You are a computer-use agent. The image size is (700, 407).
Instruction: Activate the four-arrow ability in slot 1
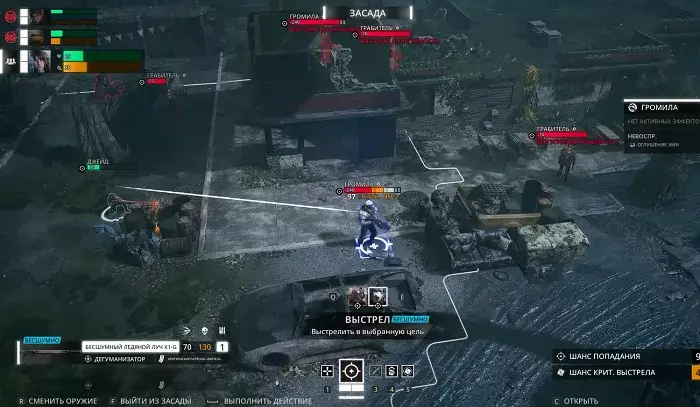coord(327,371)
